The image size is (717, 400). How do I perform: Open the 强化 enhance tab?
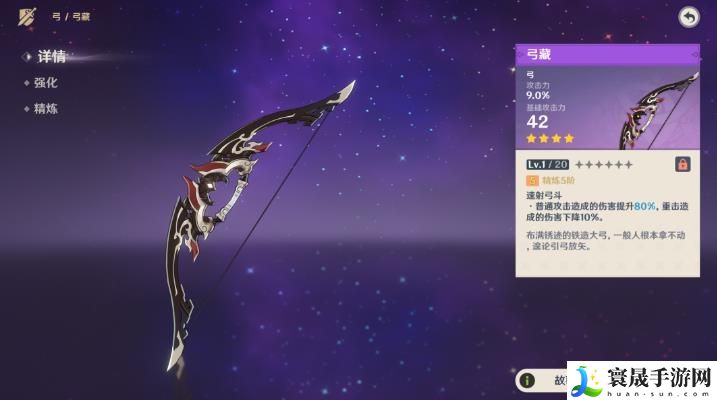[47, 82]
